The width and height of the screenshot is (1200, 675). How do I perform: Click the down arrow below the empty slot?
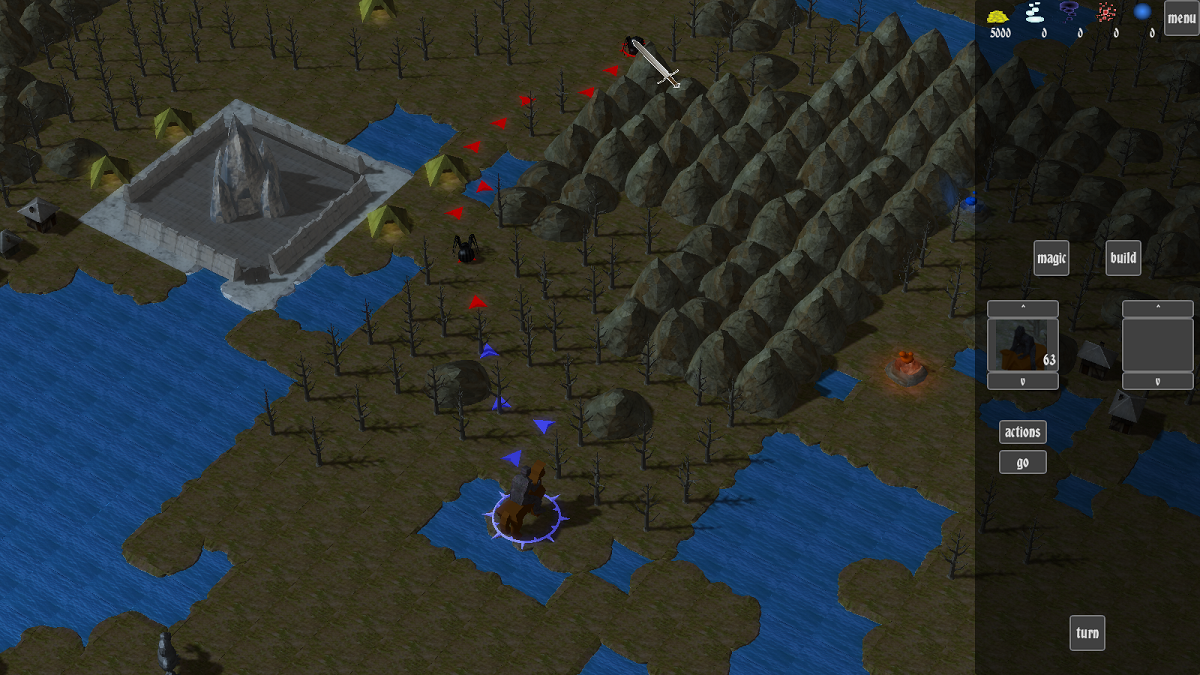[1157, 381]
